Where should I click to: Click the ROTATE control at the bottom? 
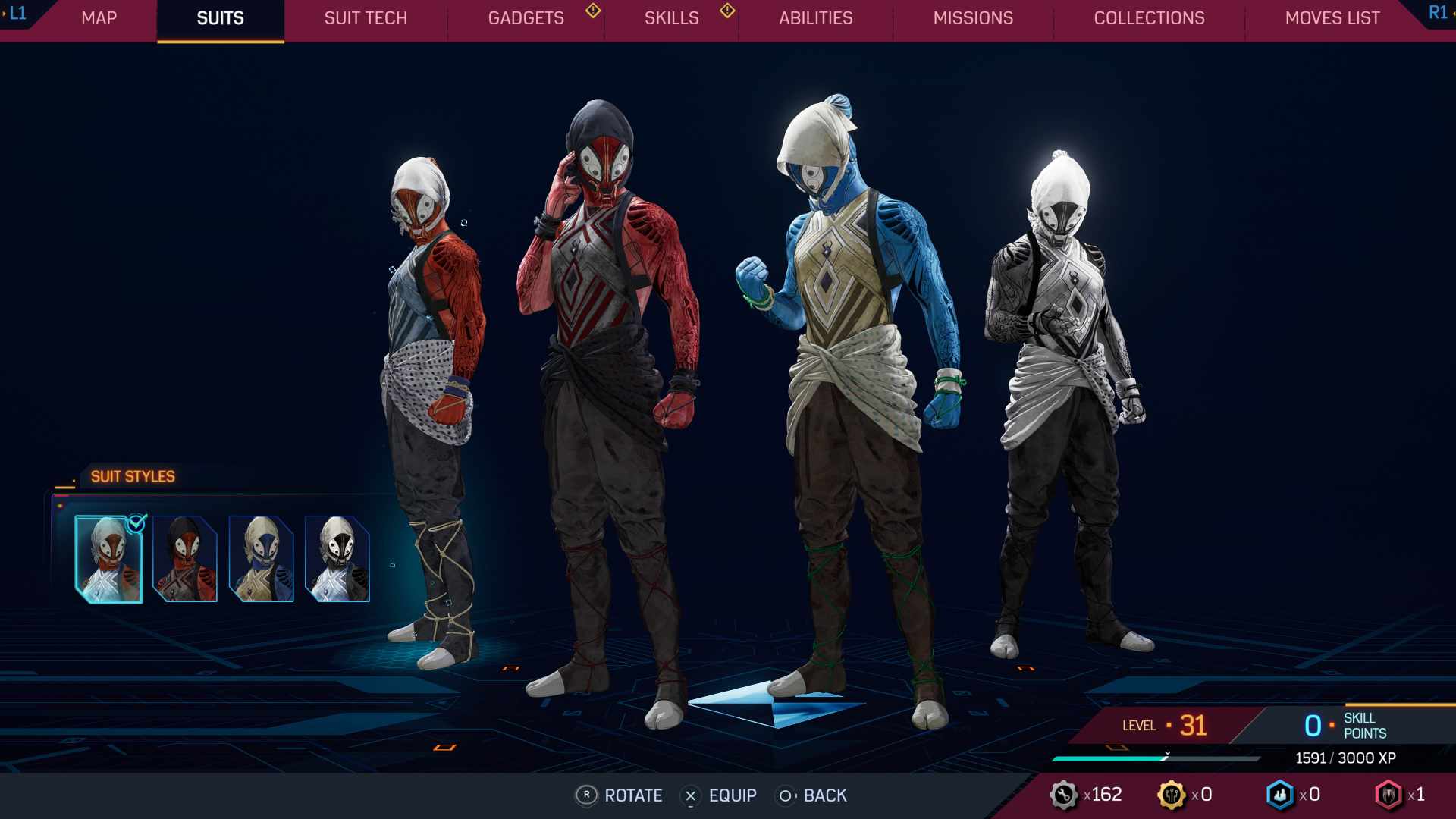point(620,796)
